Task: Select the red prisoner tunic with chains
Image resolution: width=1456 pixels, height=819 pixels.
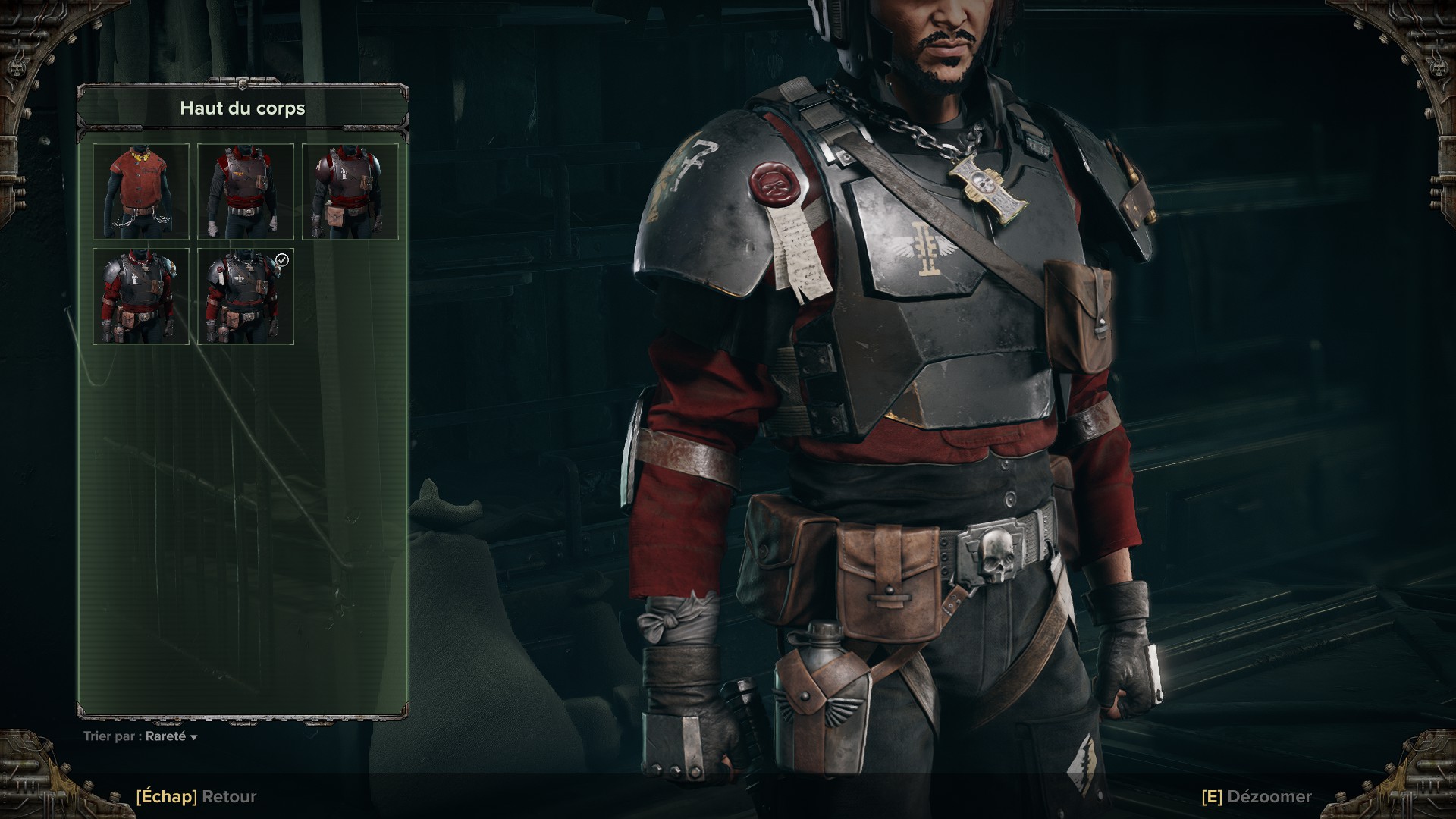Action: pyautogui.click(x=141, y=192)
